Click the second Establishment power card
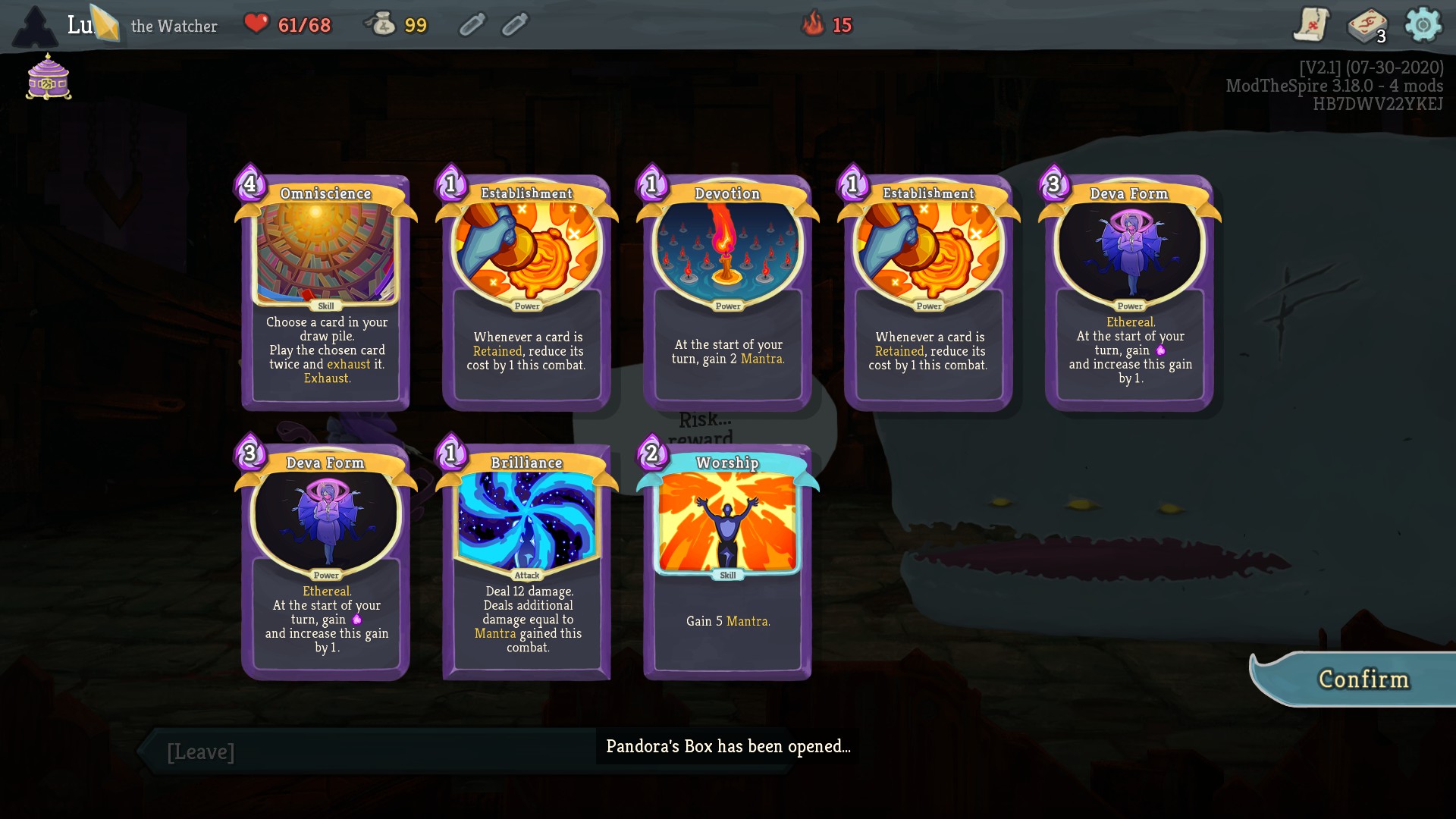Screen dimensions: 1456x819 pos(928,292)
